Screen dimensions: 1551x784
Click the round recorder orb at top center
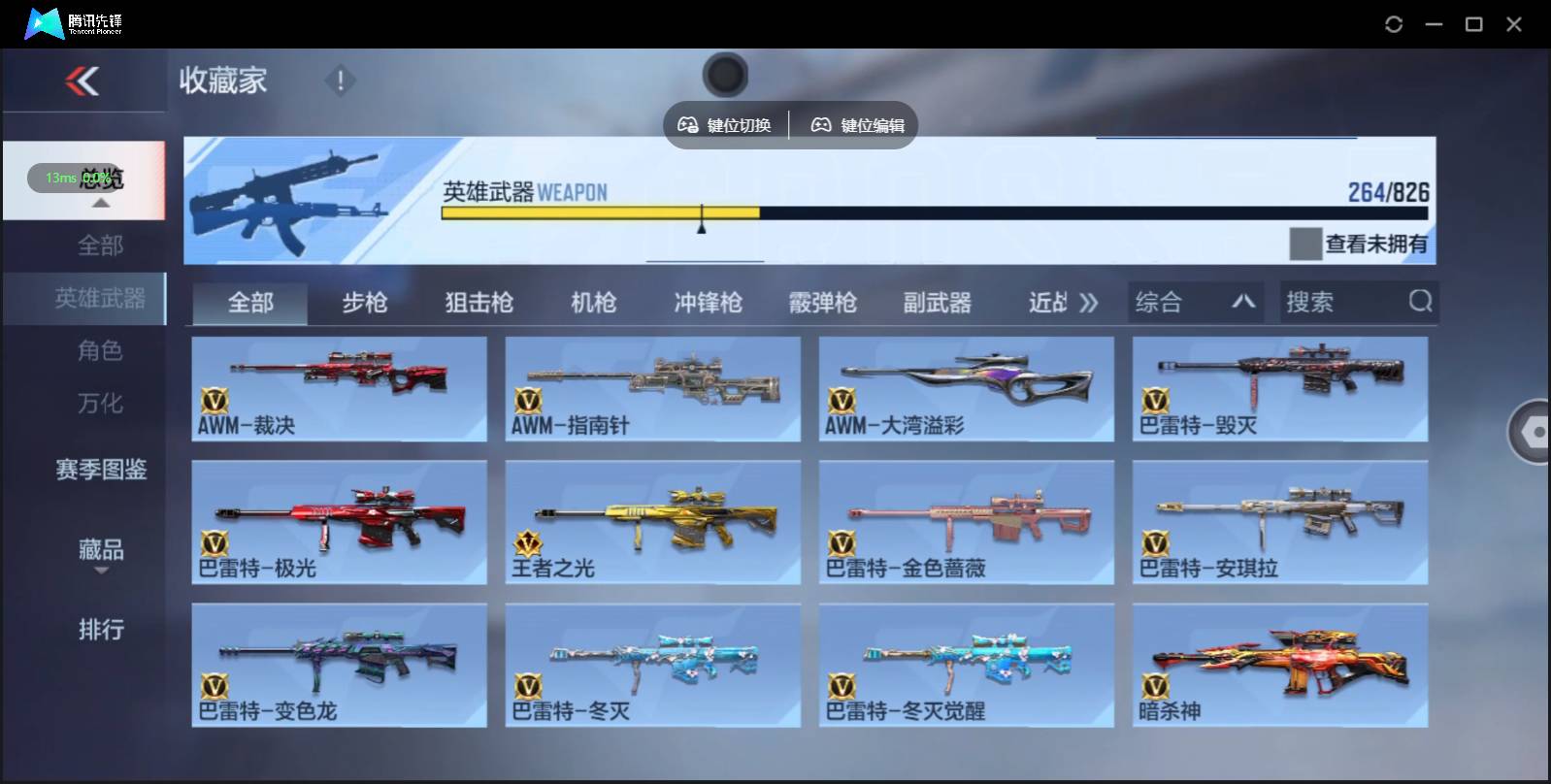pyautogui.click(x=725, y=75)
